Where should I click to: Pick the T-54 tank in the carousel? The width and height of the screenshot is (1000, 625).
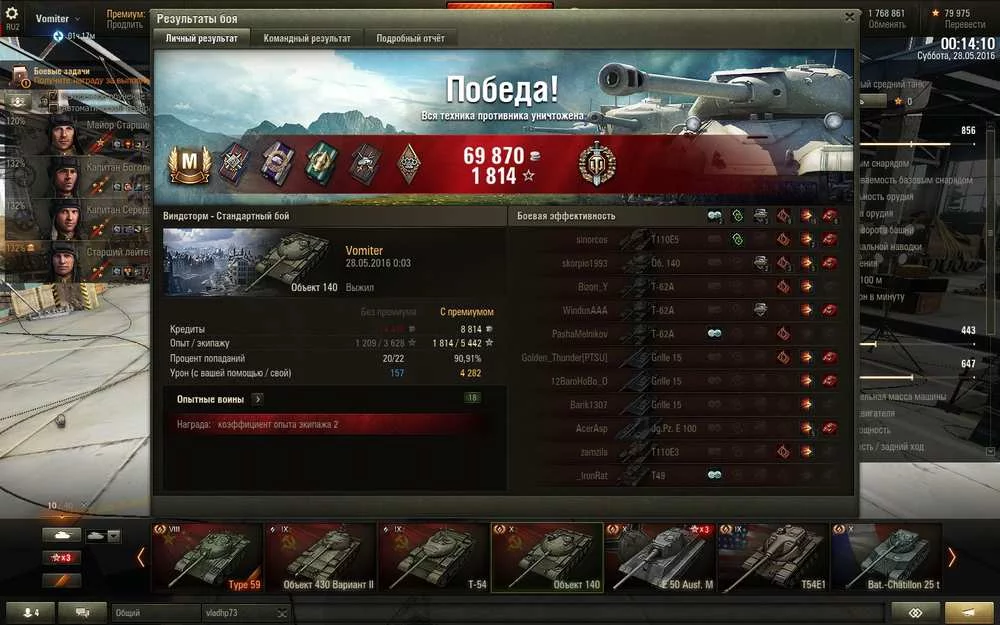(433, 557)
